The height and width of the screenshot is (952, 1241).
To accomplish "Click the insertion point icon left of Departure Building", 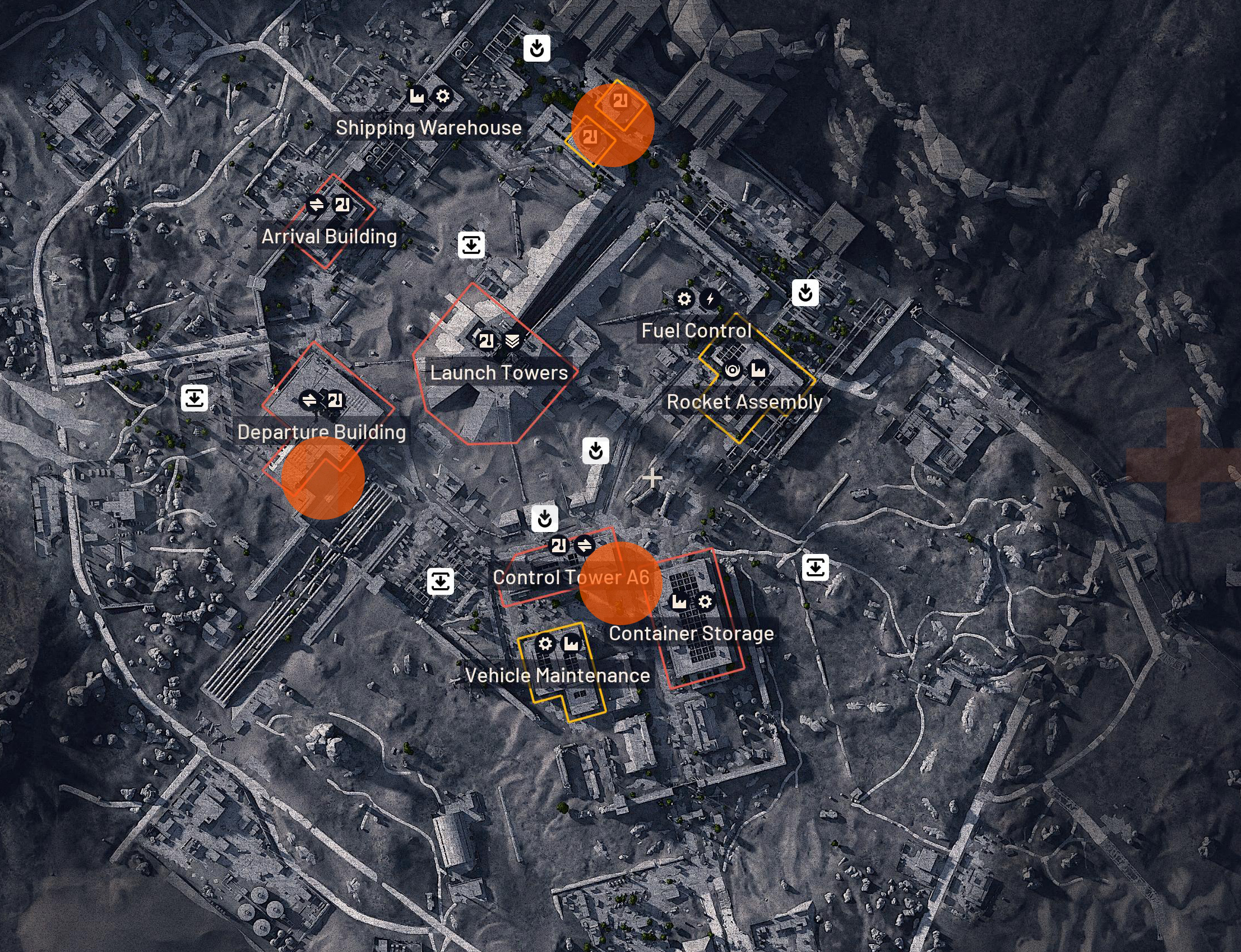I will coord(195,400).
